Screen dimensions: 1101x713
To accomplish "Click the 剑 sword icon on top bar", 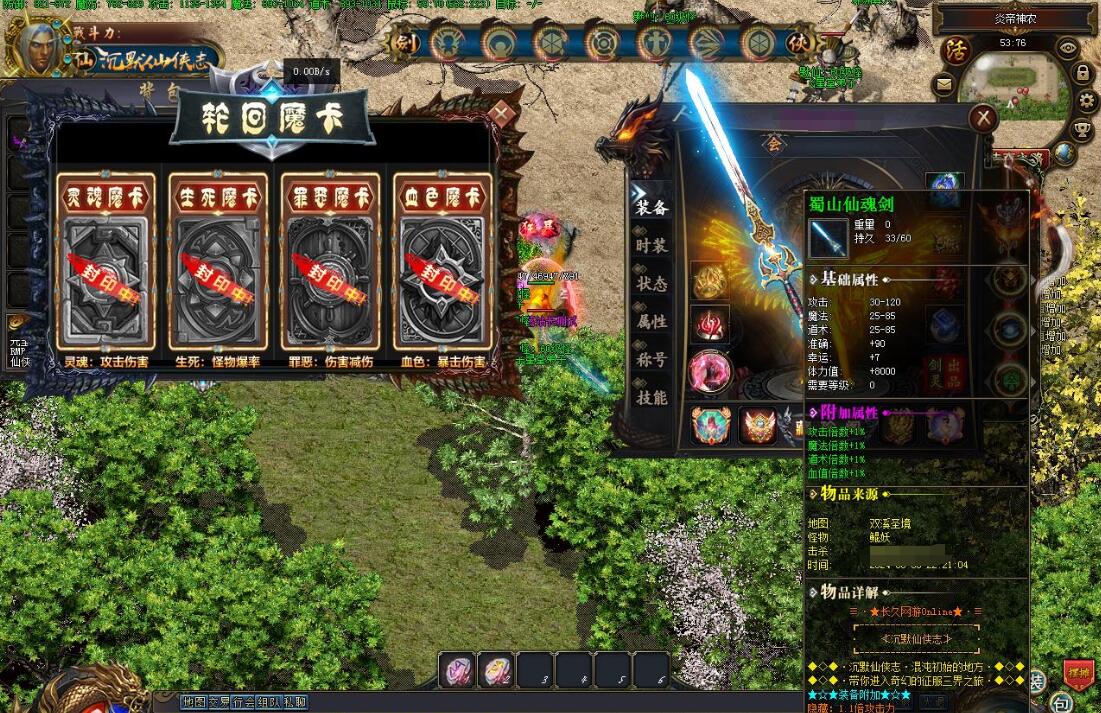I will [404, 42].
